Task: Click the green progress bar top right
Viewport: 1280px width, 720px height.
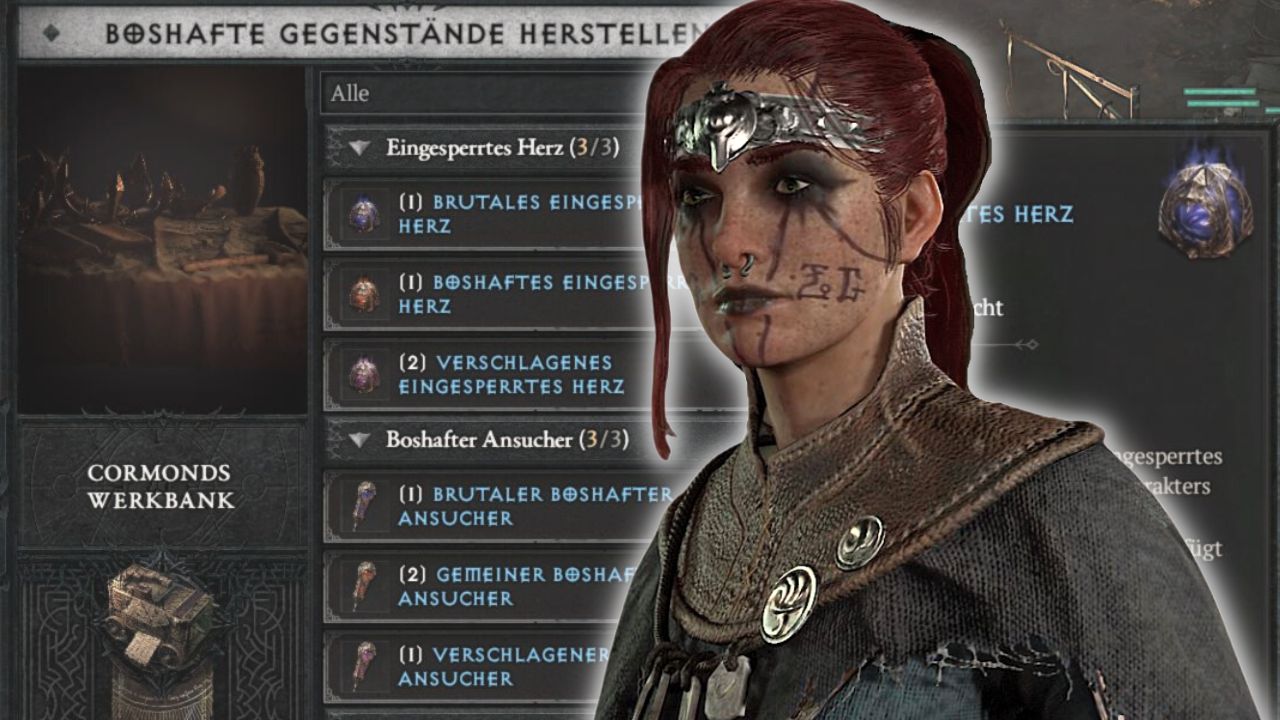Action: click(1220, 91)
